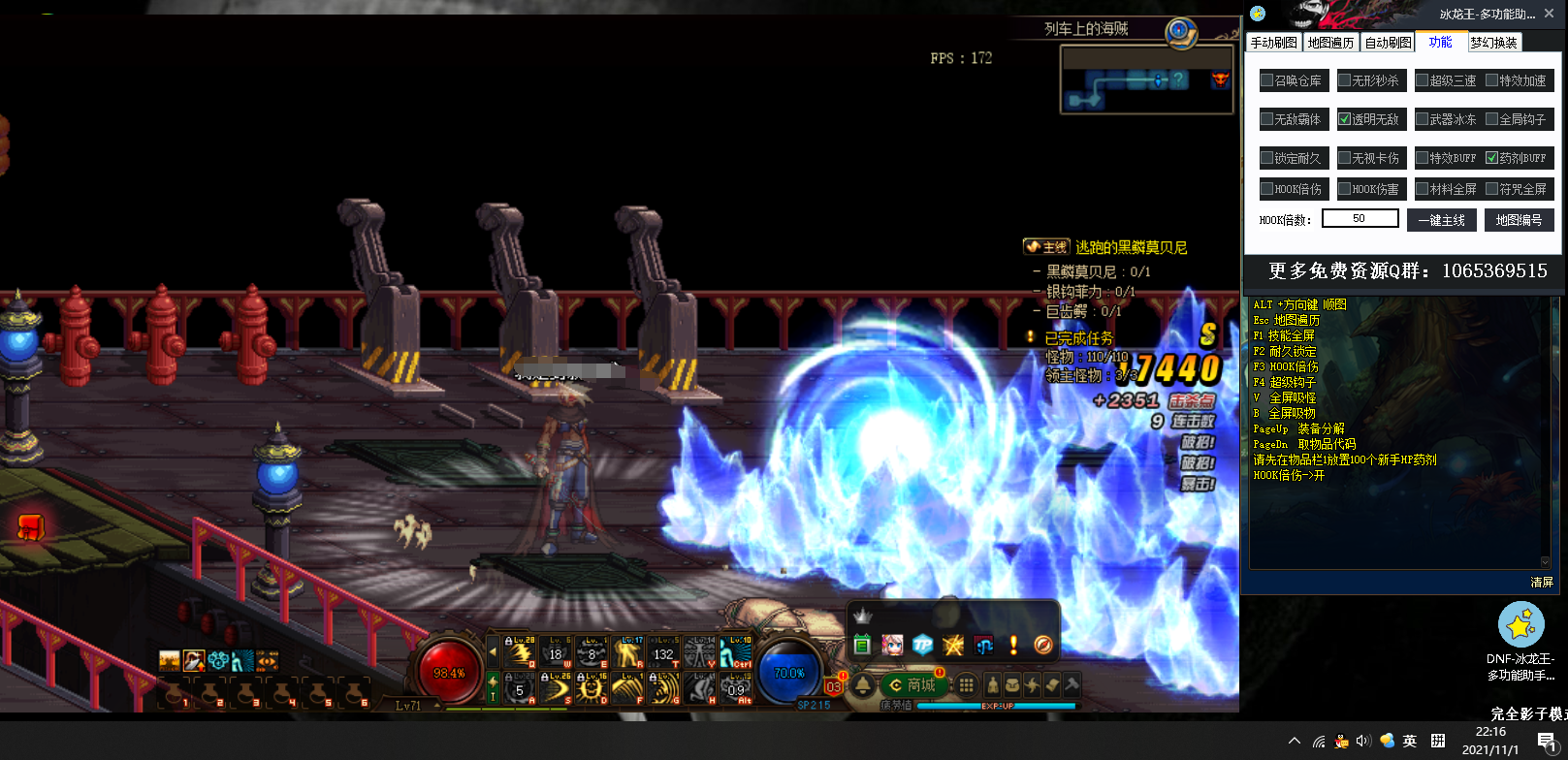
Task: Open the green calendar event icon
Action: click(x=862, y=645)
